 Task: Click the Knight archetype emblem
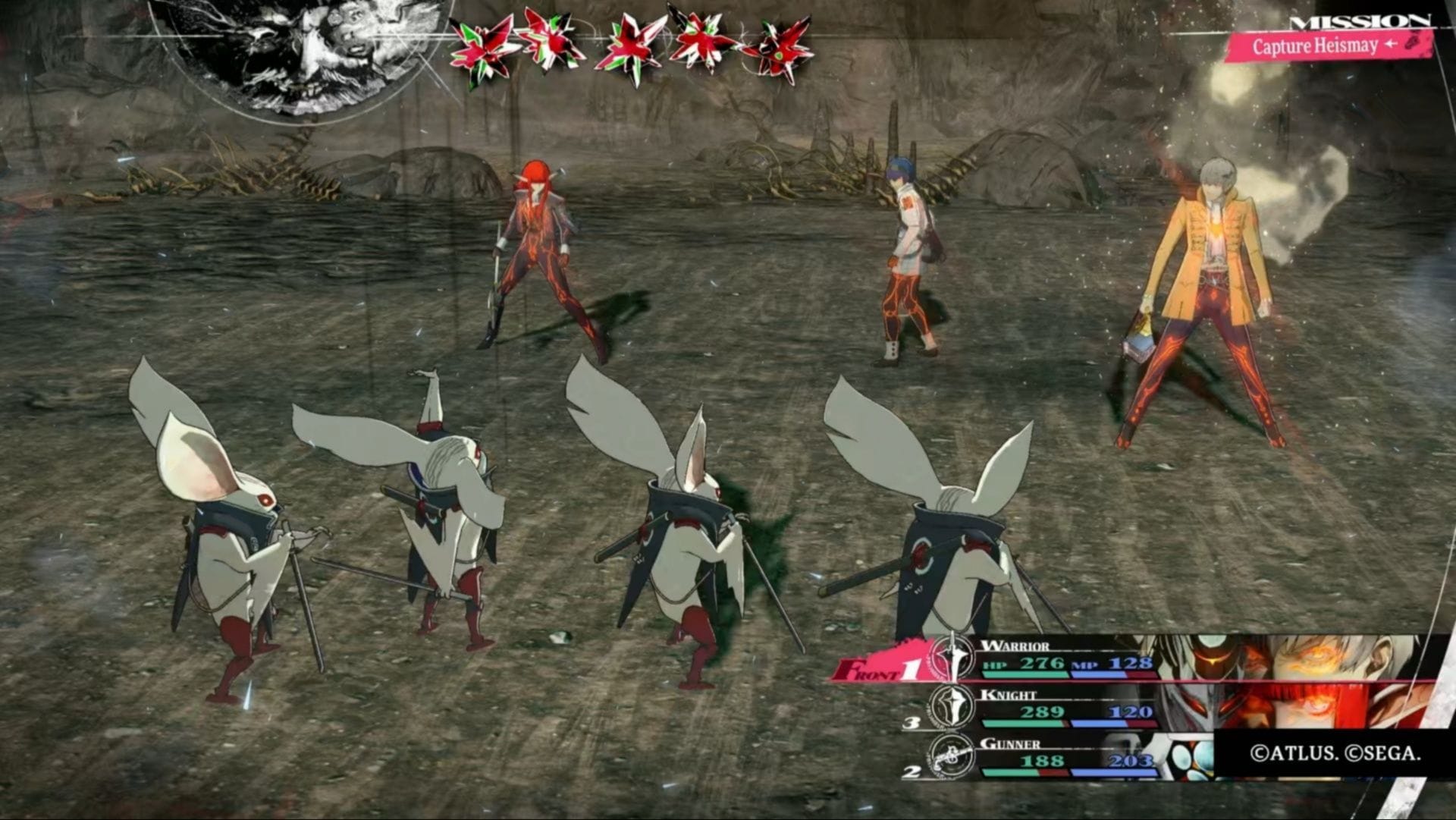[x=952, y=707]
